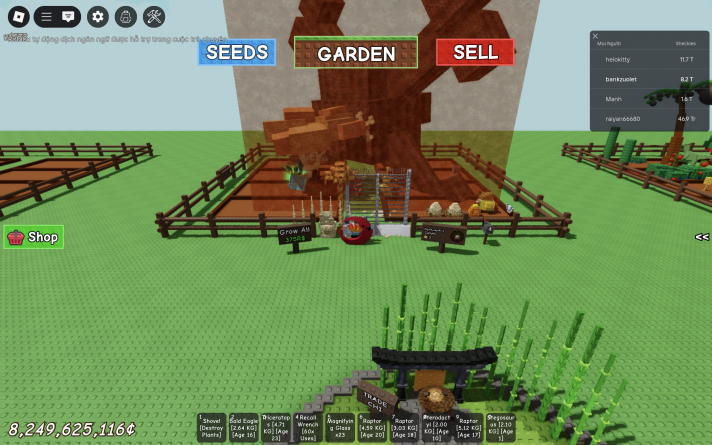
Task: Open the SEEDS teleport button
Action: tap(237, 52)
